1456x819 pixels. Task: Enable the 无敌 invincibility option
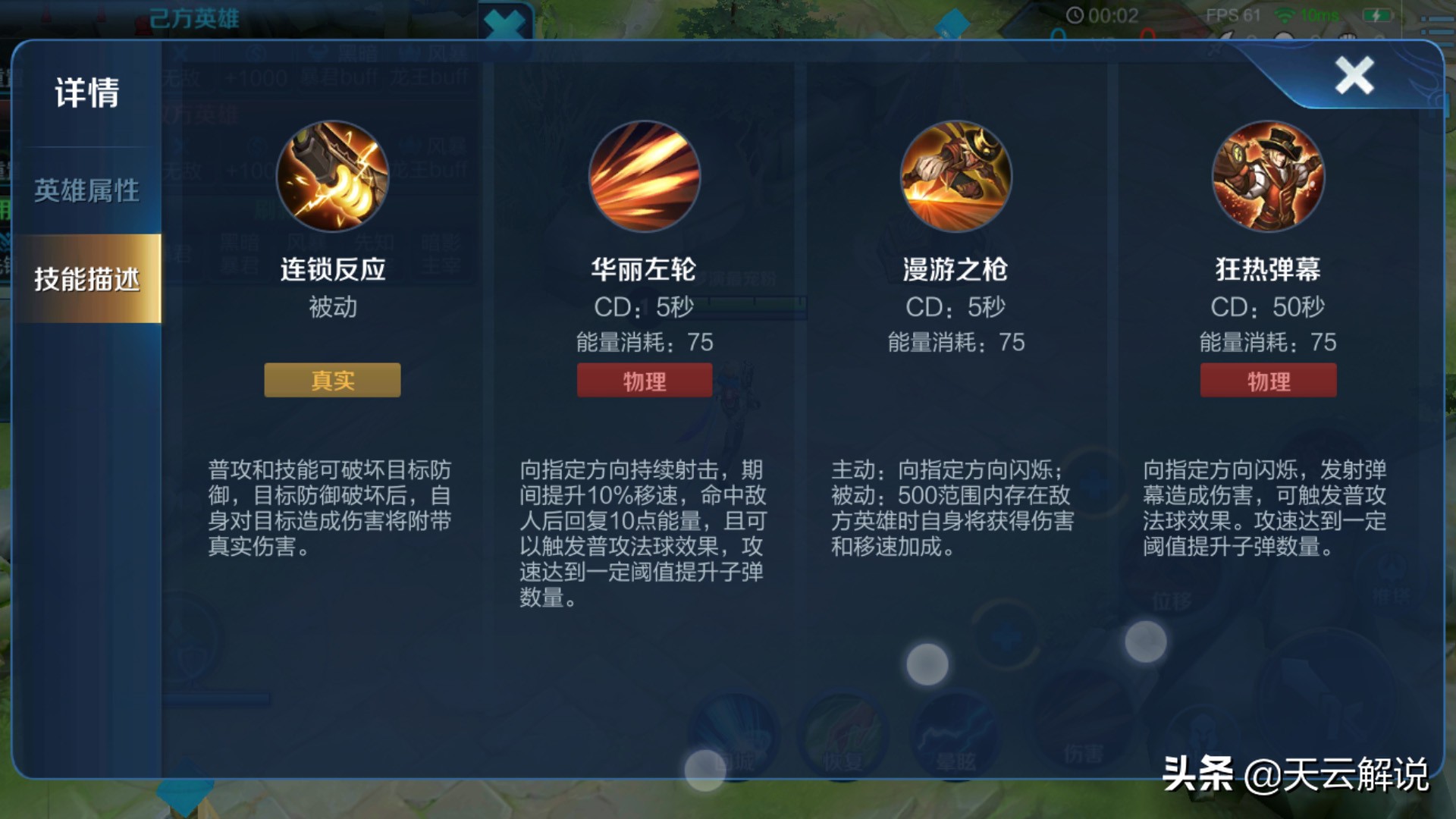point(182,76)
